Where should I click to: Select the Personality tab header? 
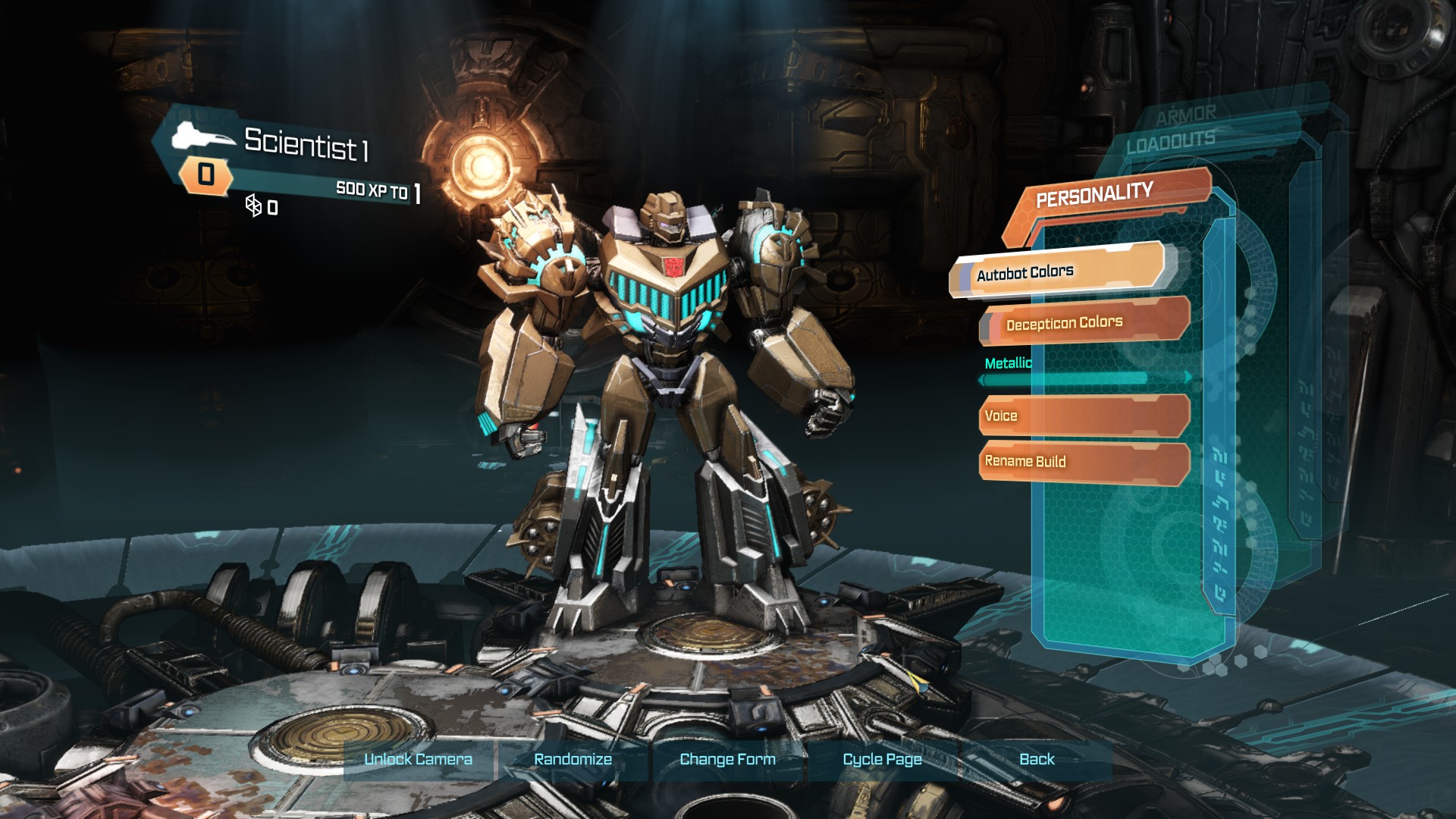point(1094,195)
